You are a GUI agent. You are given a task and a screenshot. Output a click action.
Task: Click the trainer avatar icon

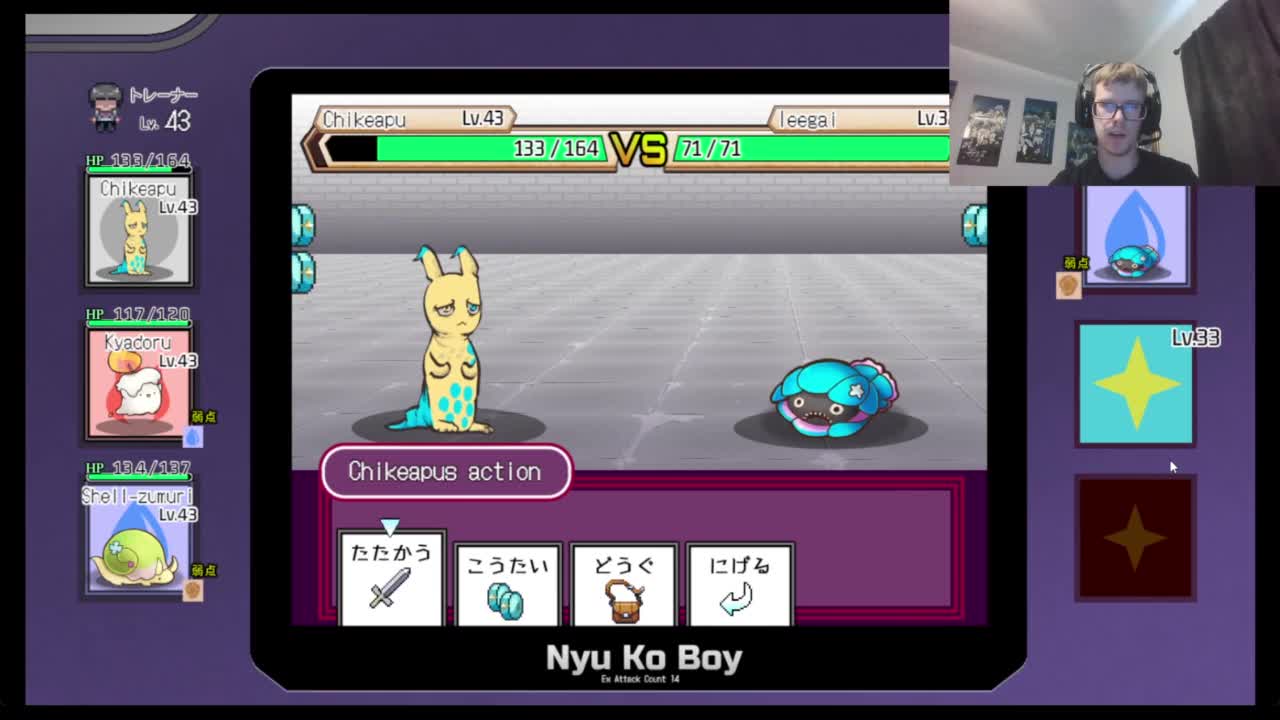point(105,107)
